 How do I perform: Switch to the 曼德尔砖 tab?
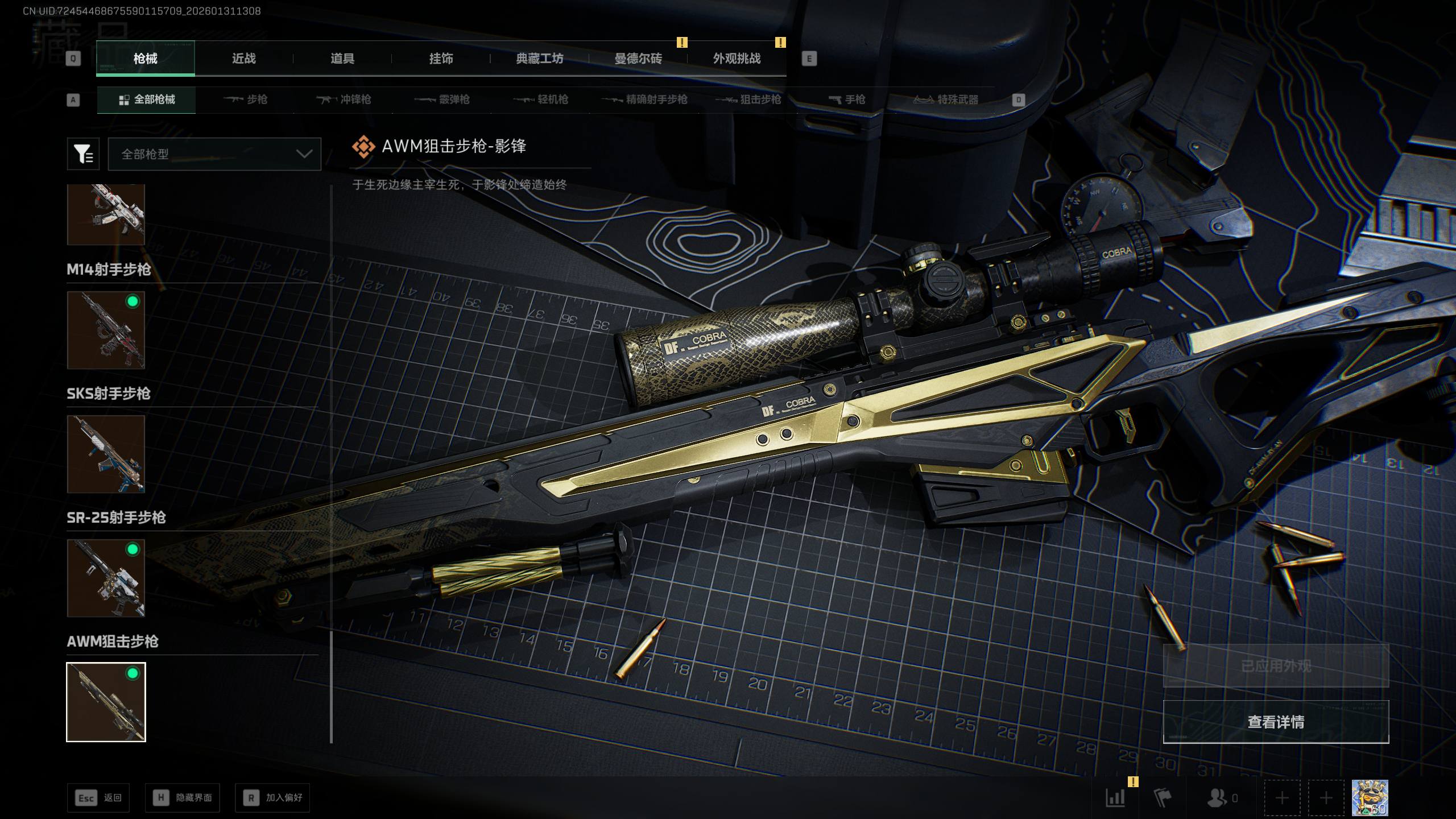point(638,59)
